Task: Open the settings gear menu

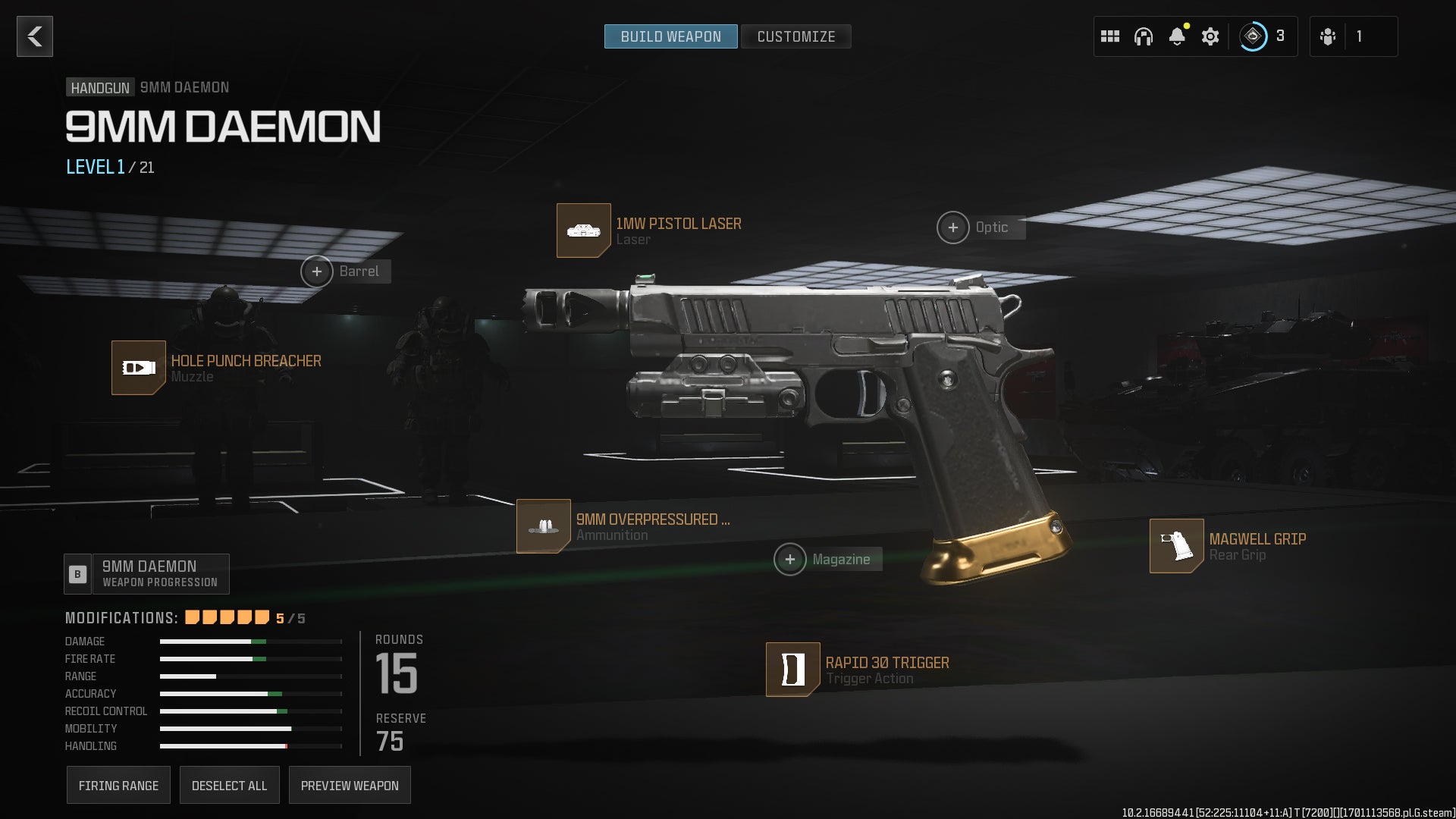Action: 1210,36
